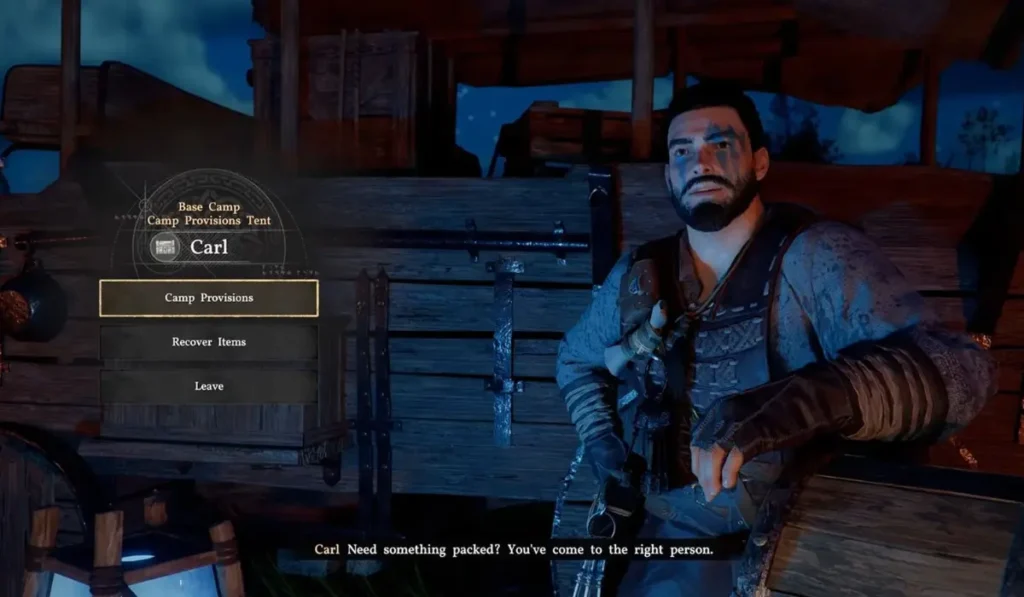Select Leave to exit the conversation
Viewport: 1024px width, 597px height.
pyautogui.click(x=209, y=386)
